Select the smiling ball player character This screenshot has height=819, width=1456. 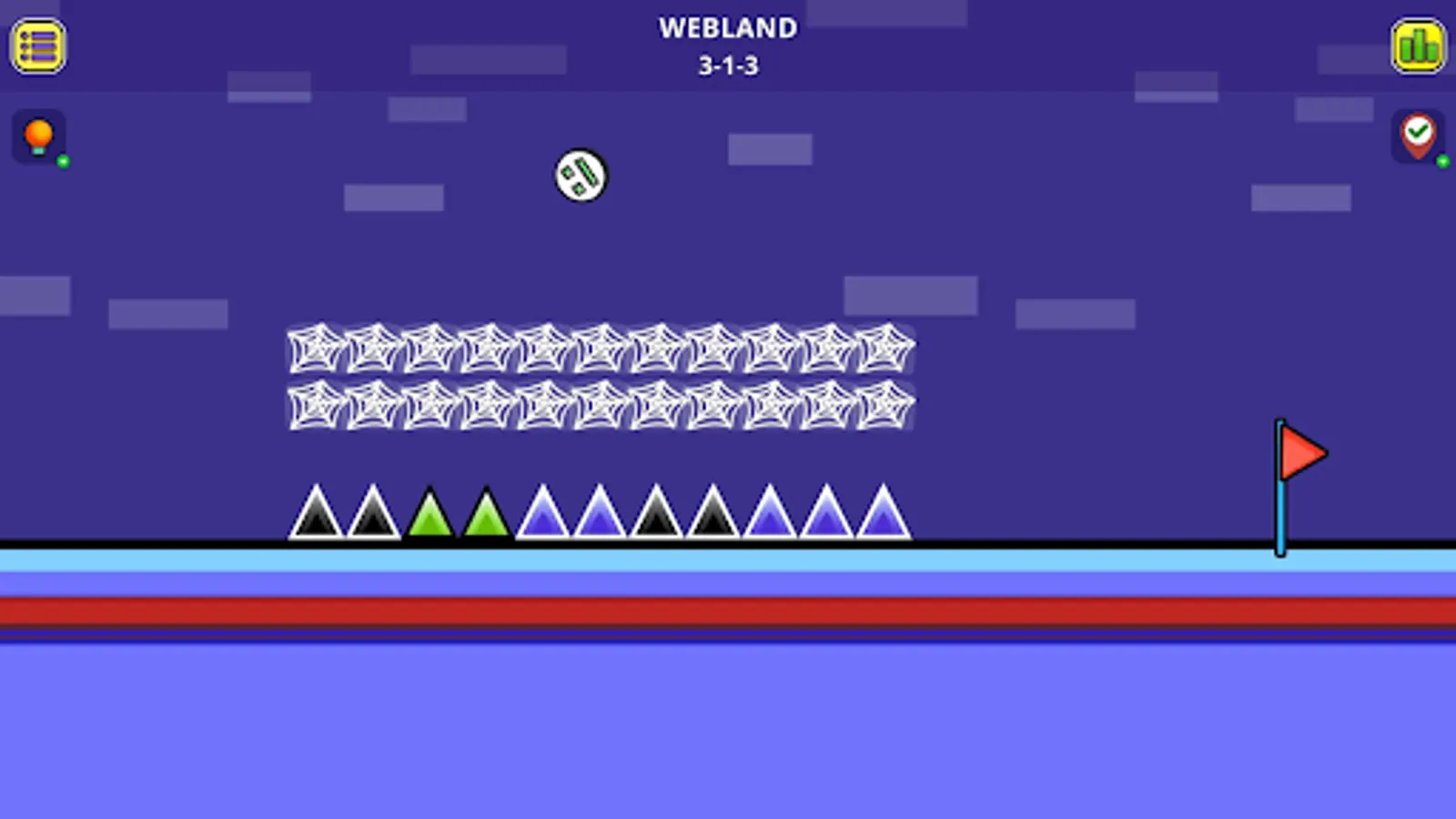(580, 177)
